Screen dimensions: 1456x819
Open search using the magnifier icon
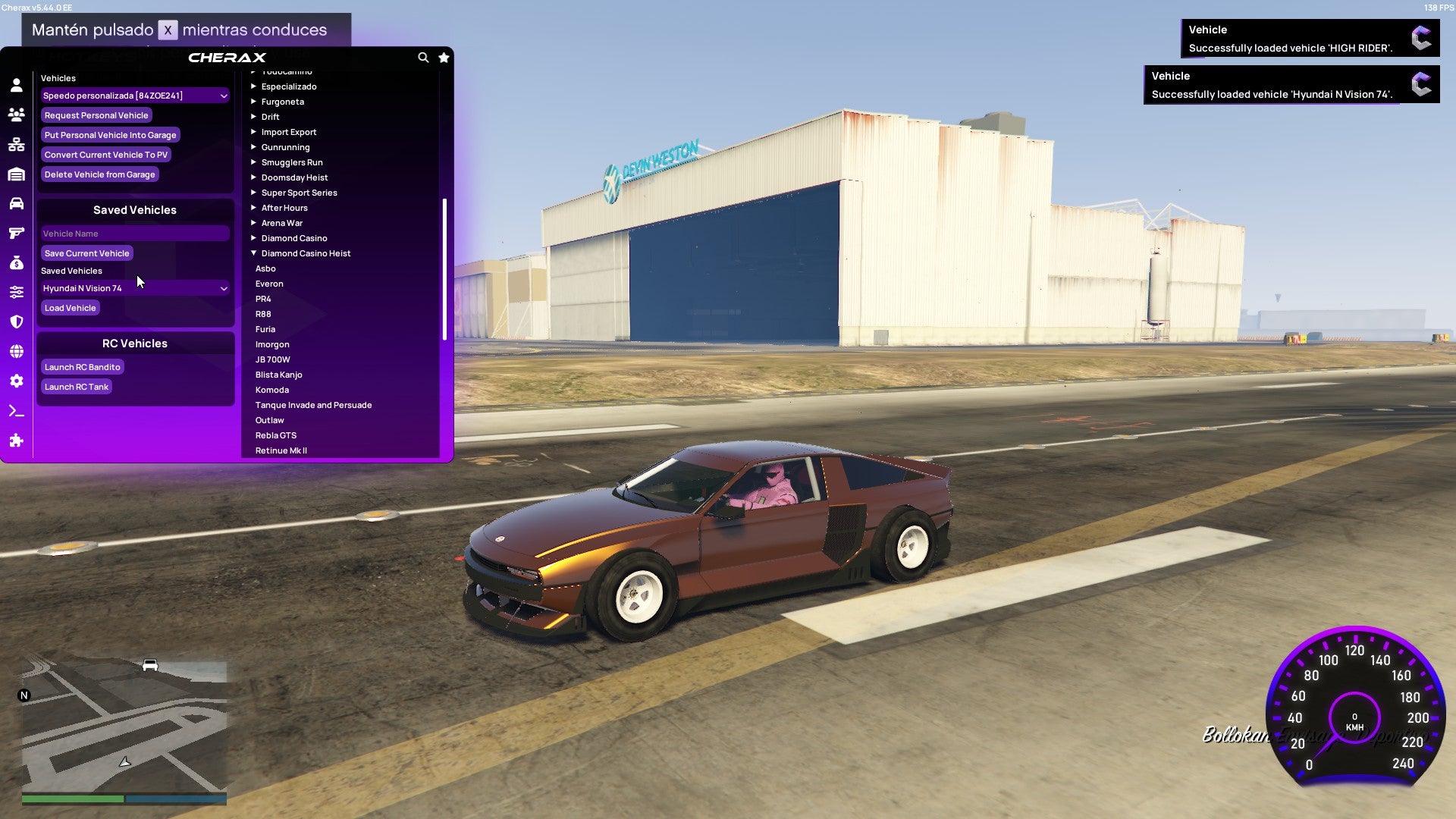423,57
